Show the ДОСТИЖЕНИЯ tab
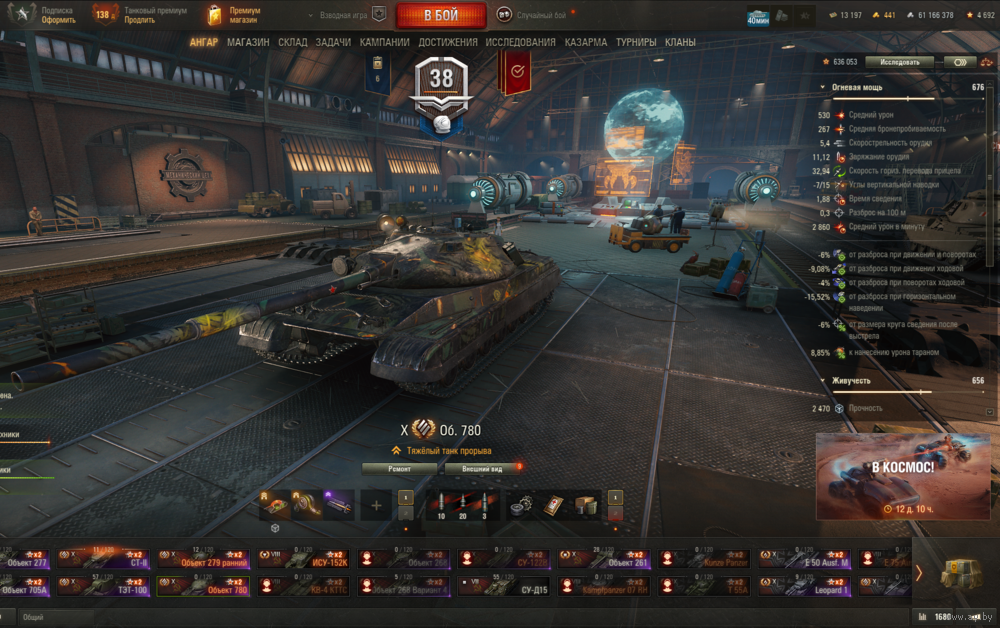Viewport: 1000px width, 628px height. pyautogui.click(x=447, y=42)
